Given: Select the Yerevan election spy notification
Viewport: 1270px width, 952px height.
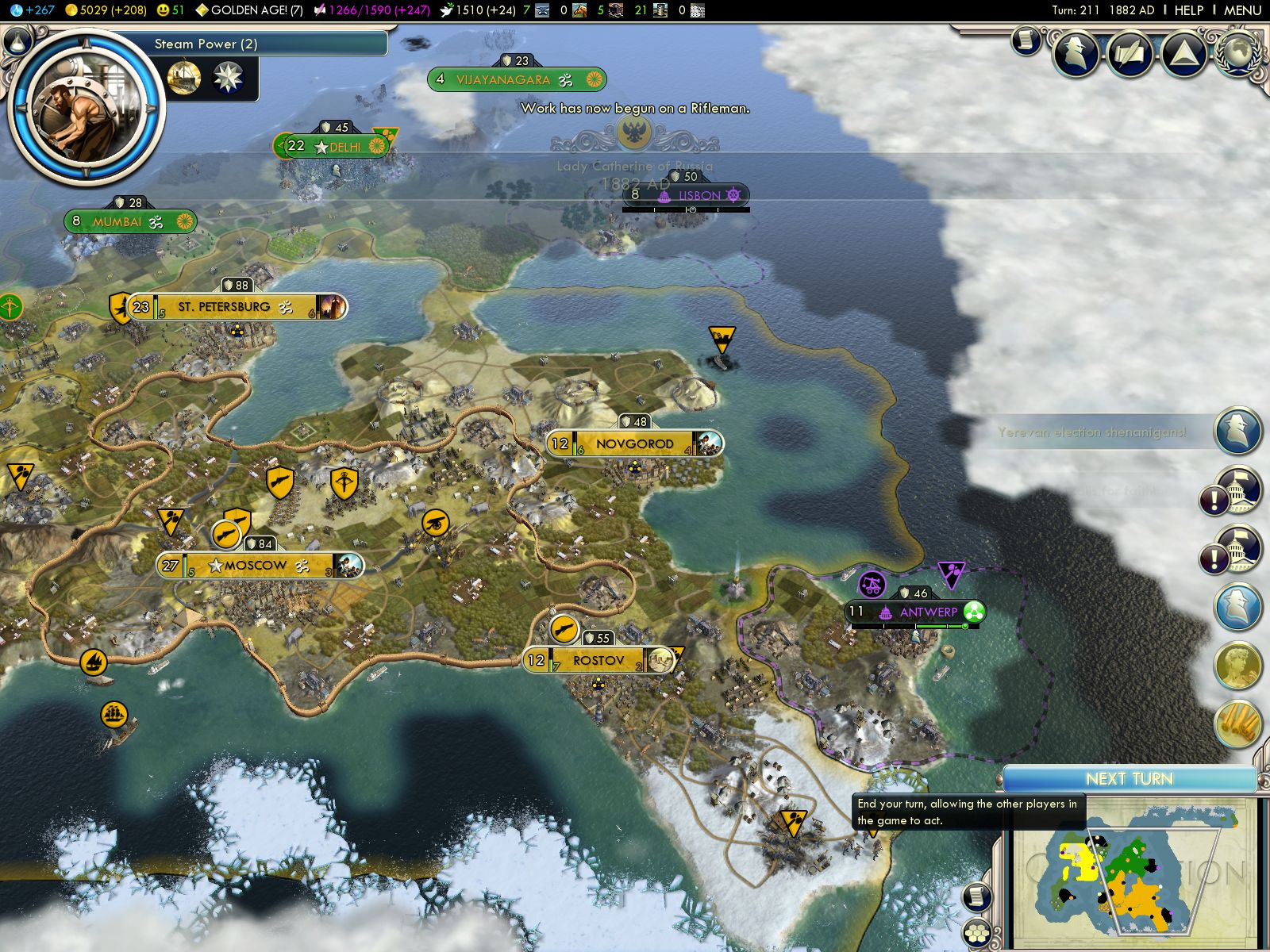Looking at the screenshot, I should tap(1237, 431).
